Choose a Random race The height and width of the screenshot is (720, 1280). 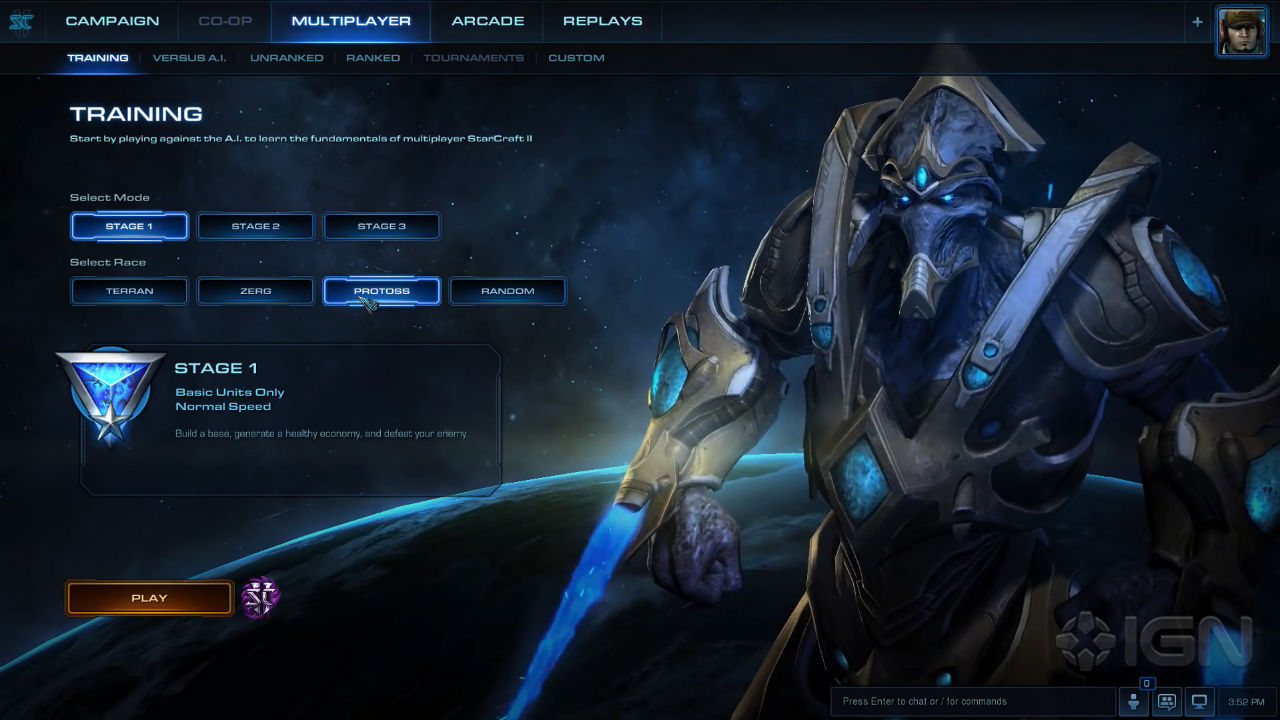tap(507, 291)
